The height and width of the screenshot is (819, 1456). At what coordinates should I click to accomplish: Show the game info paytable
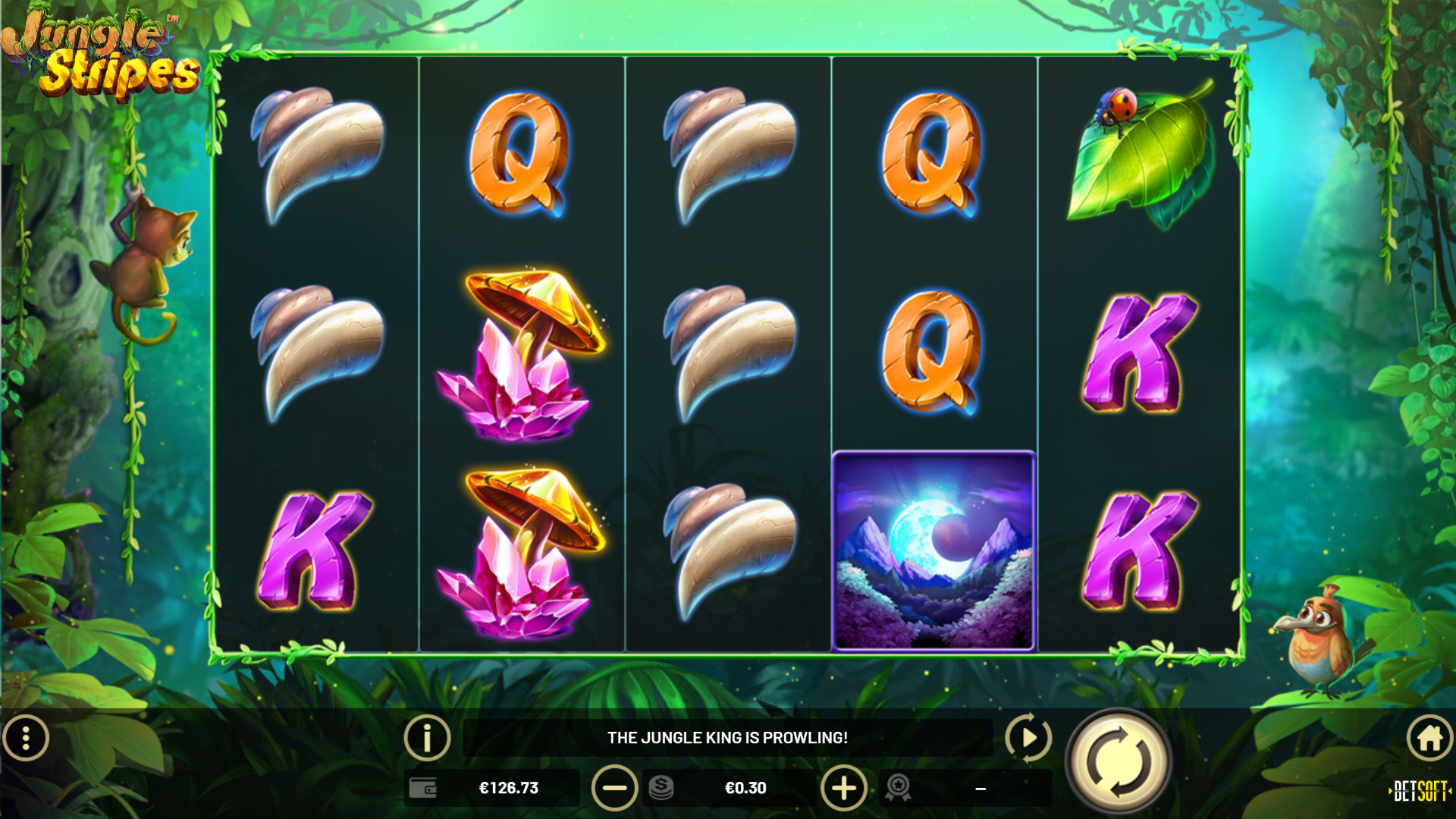[x=427, y=737]
